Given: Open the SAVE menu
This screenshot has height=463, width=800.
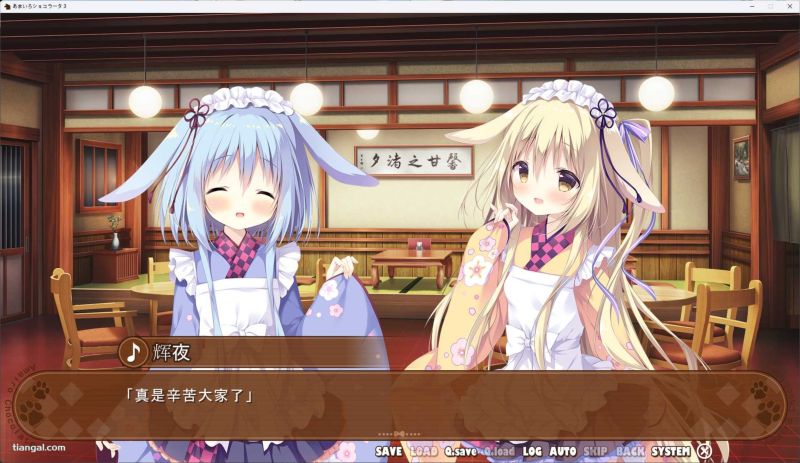Looking at the screenshot, I should pos(388,451).
